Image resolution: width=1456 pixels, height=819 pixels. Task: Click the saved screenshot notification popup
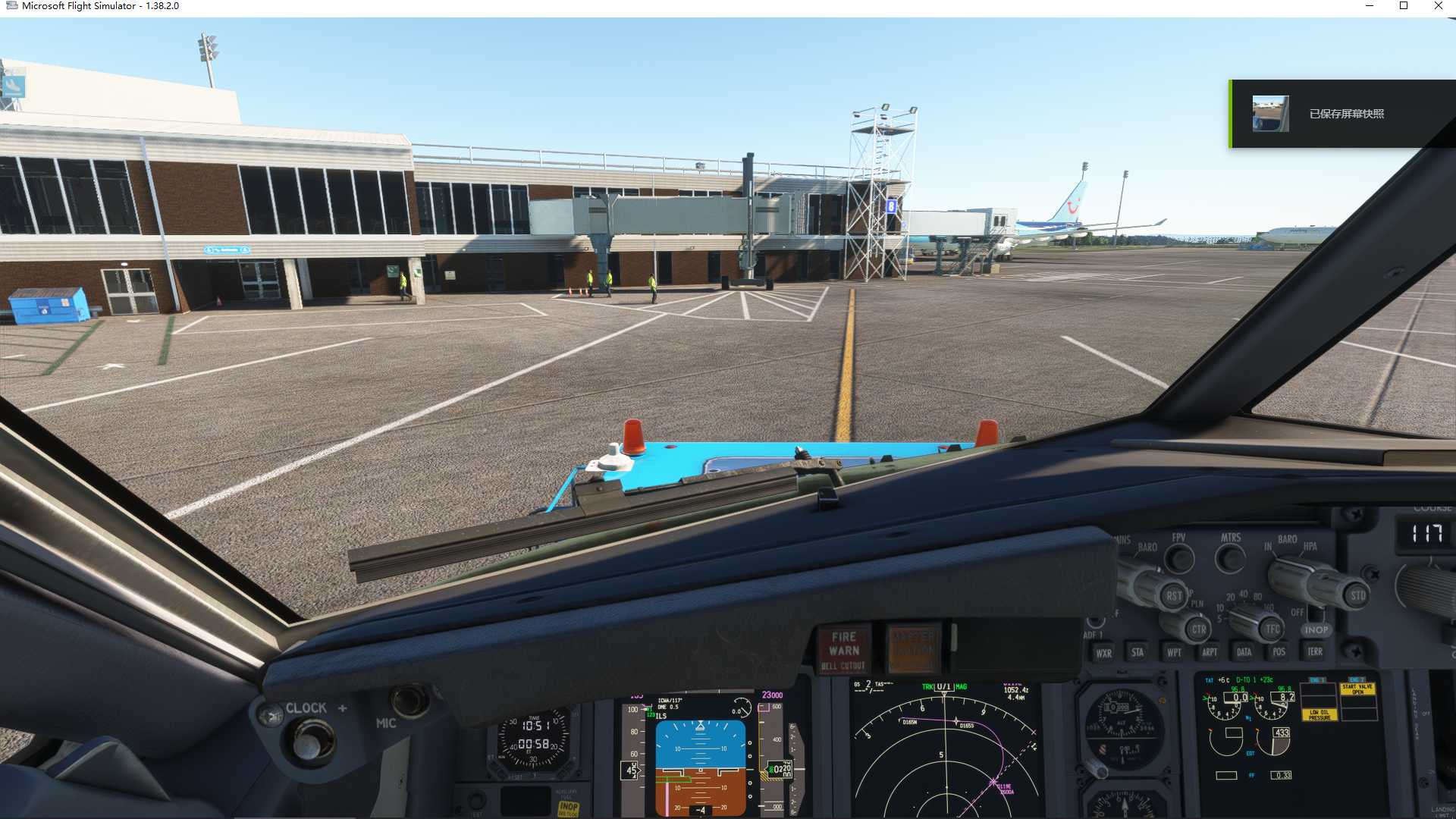click(x=1342, y=112)
